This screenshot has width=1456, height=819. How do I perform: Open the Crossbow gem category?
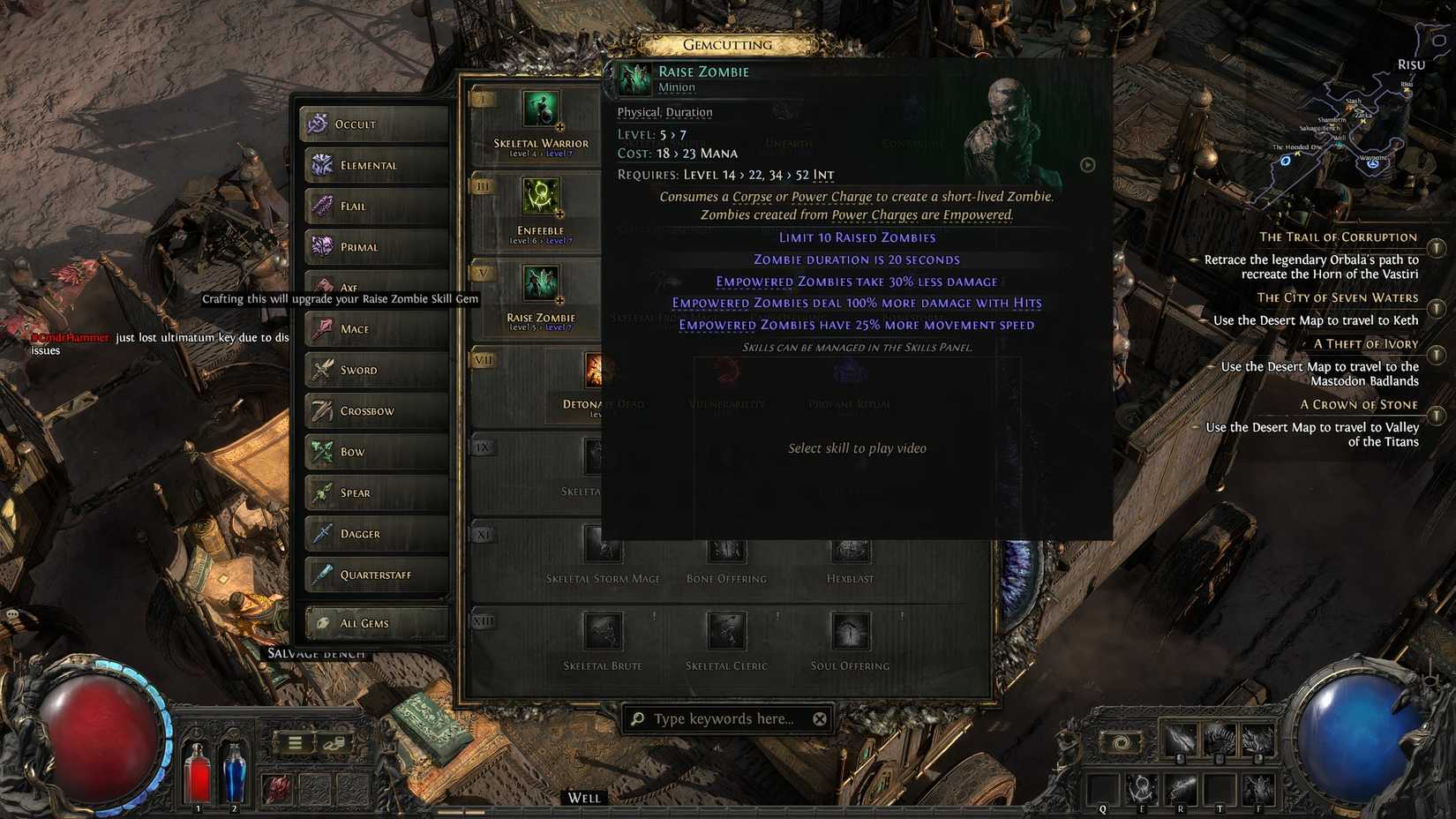pyautogui.click(x=375, y=411)
